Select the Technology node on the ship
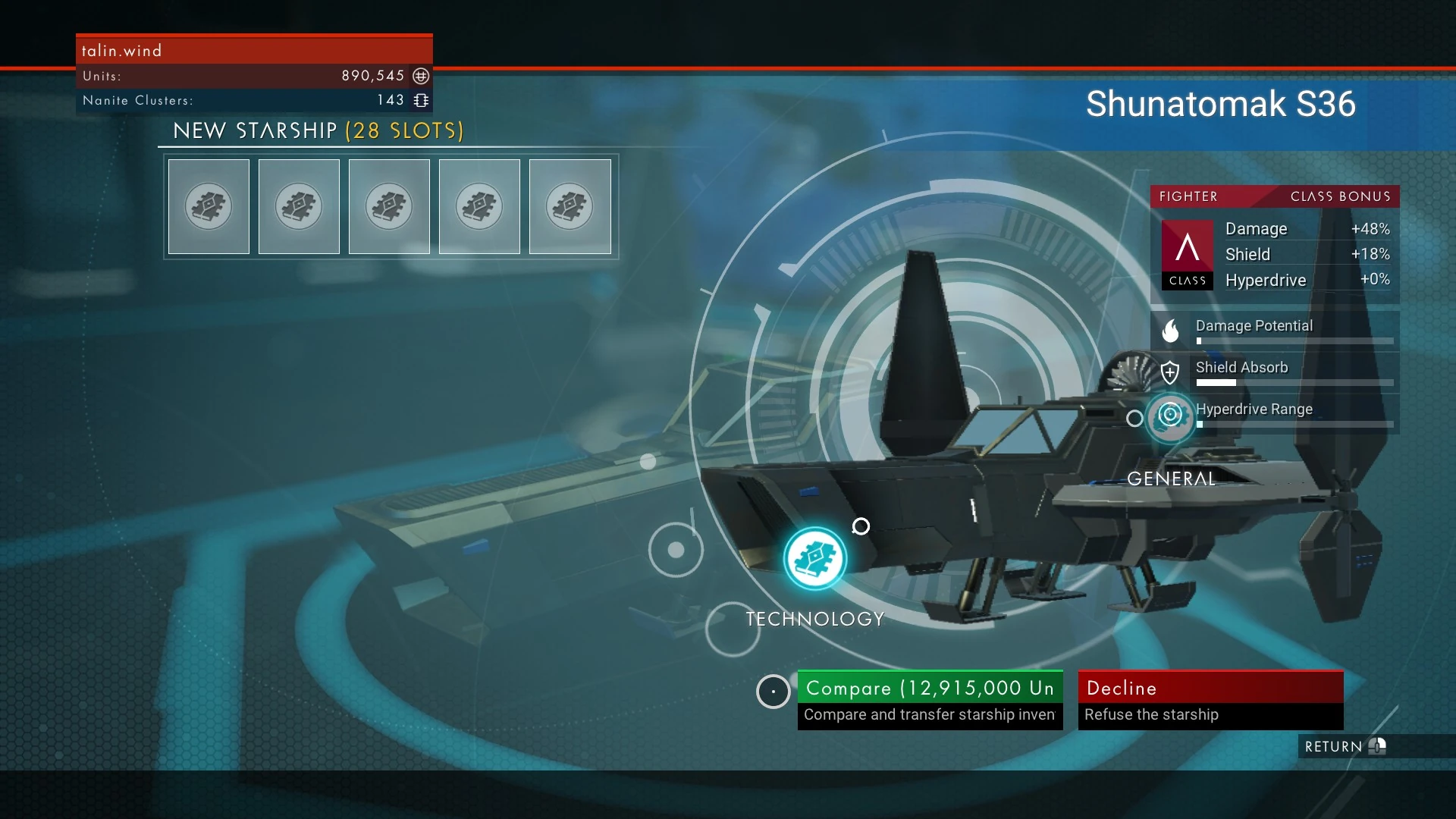Screen dimensions: 1456x819 pos(815,559)
